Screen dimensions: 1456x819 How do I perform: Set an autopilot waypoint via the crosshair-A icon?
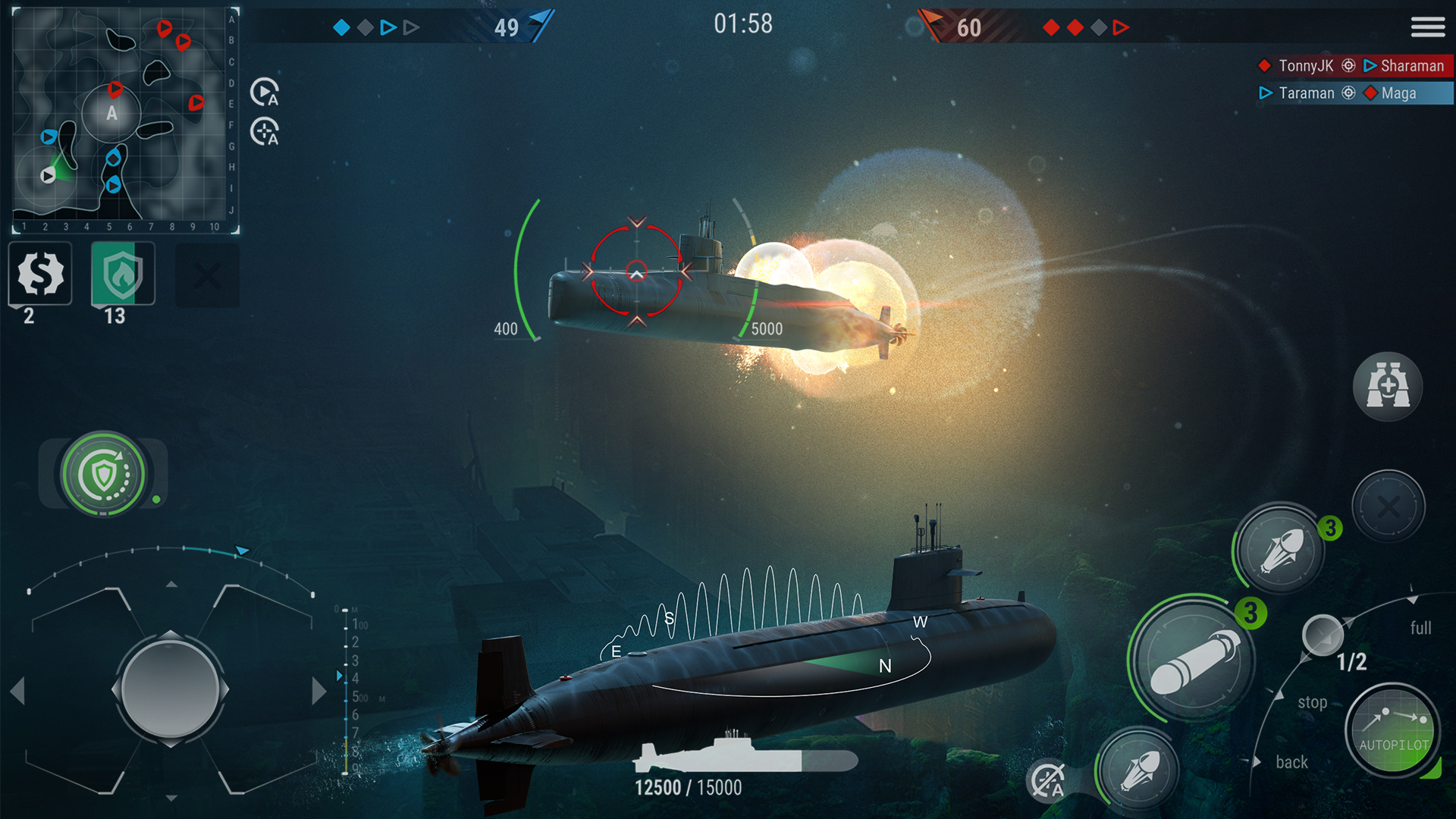pos(263,130)
